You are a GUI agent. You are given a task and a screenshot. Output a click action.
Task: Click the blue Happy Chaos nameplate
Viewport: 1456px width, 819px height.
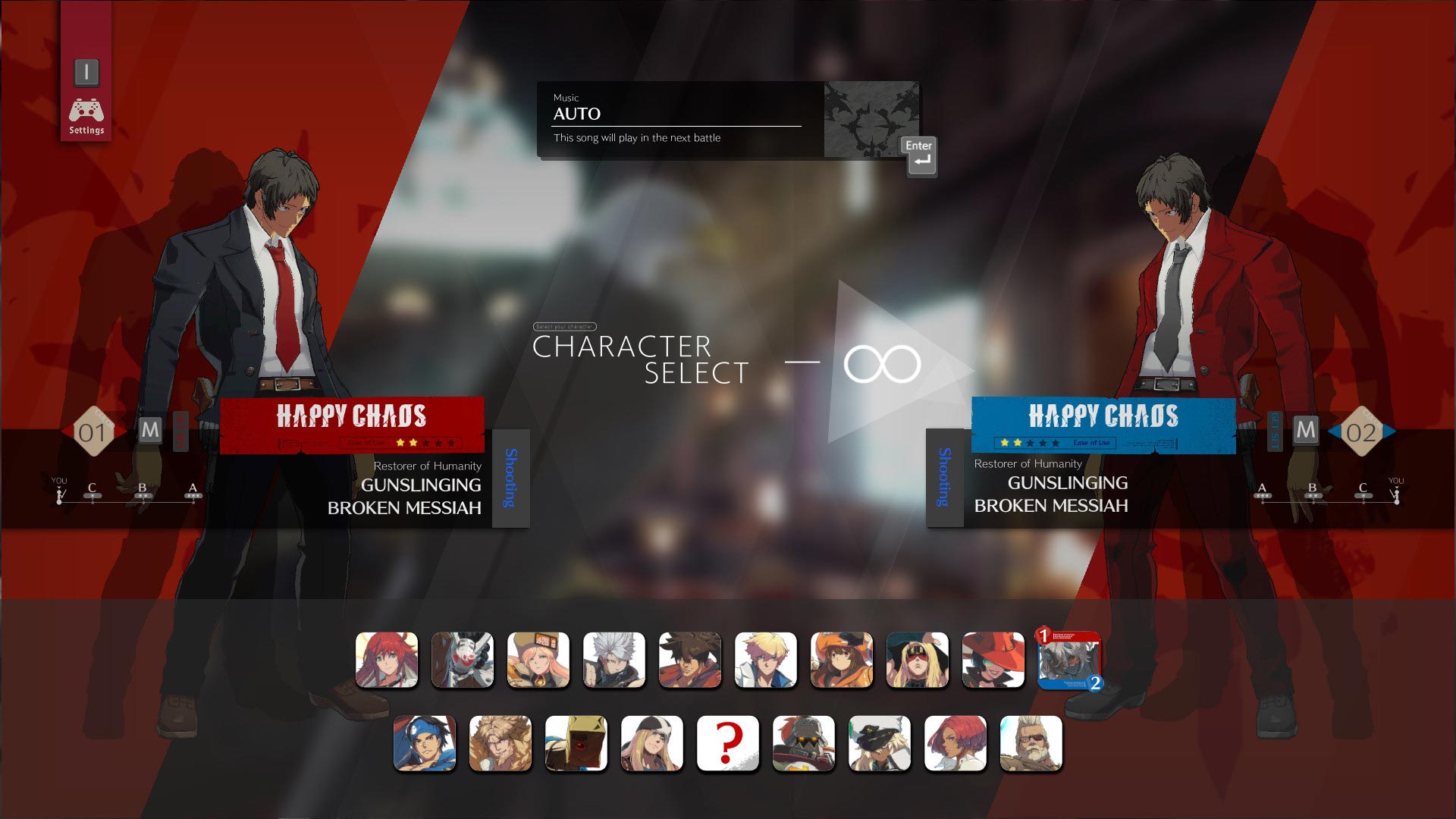tap(1103, 417)
